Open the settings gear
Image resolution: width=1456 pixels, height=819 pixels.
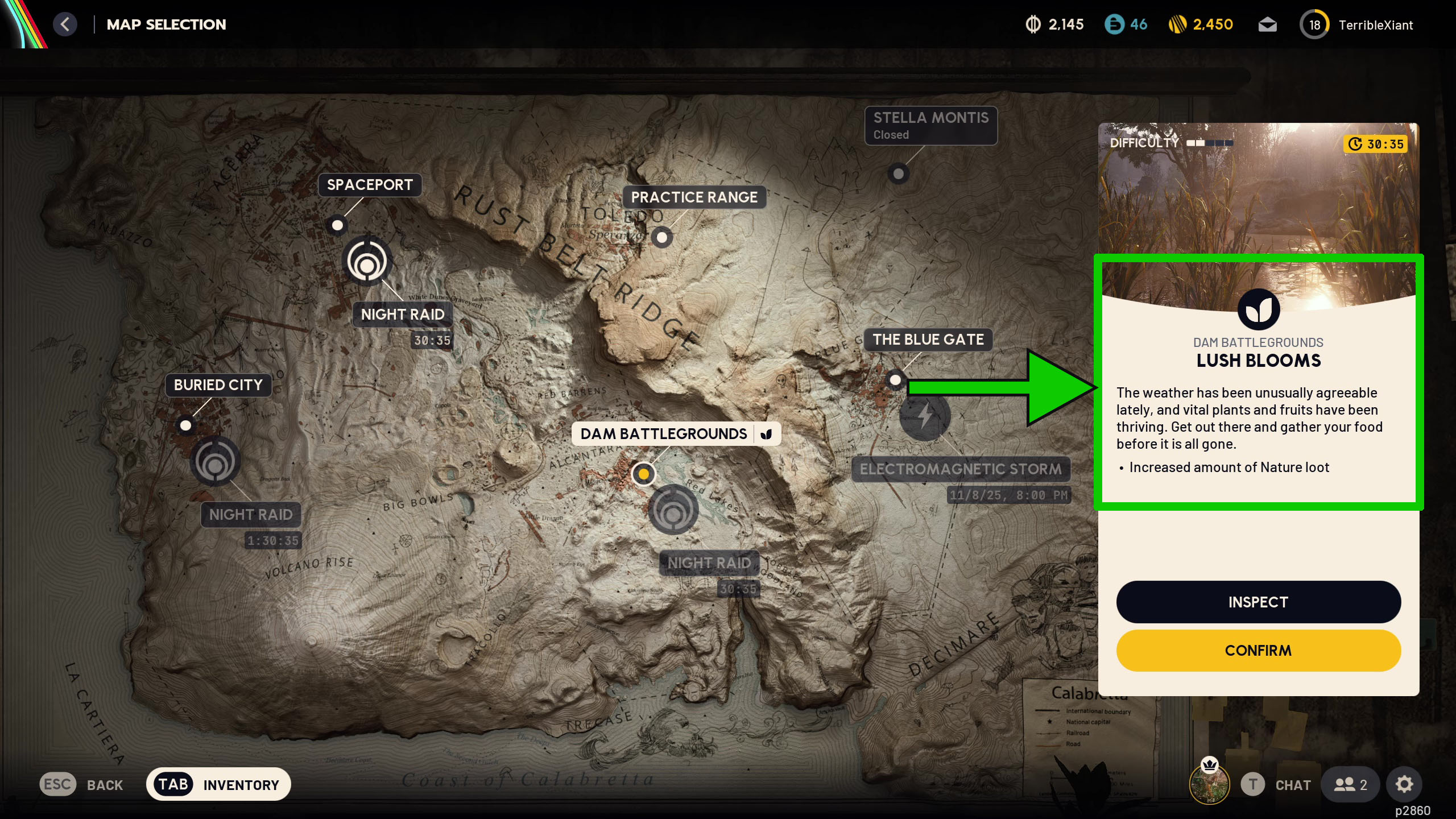[1404, 784]
